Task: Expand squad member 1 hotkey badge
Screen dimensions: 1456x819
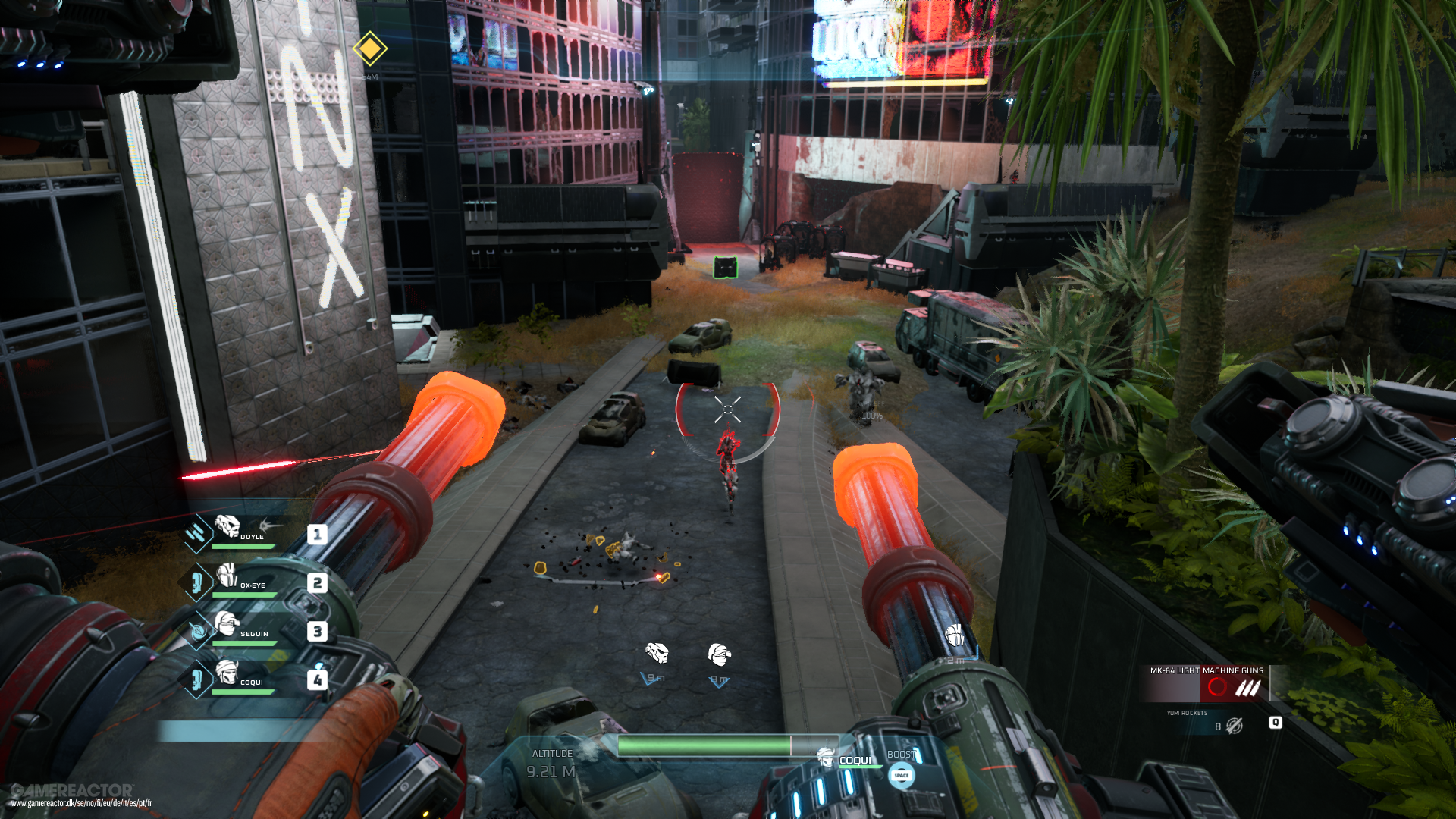Action: pos(318,535)
